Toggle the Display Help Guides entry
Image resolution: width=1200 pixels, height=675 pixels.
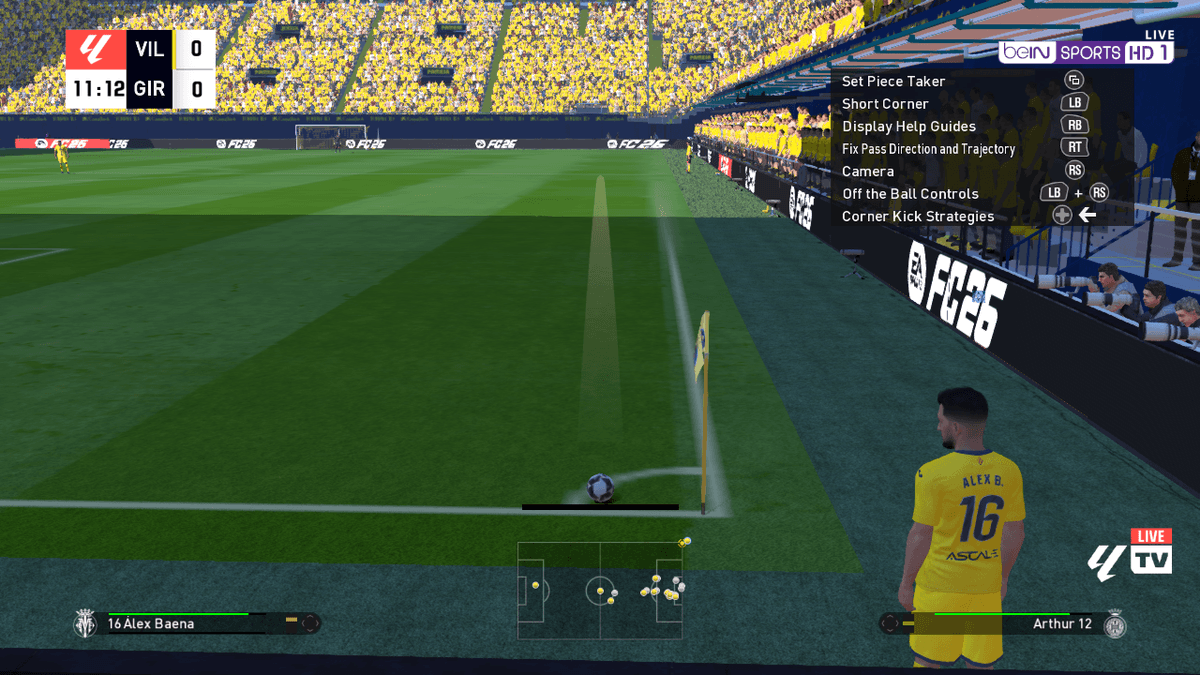908,126
